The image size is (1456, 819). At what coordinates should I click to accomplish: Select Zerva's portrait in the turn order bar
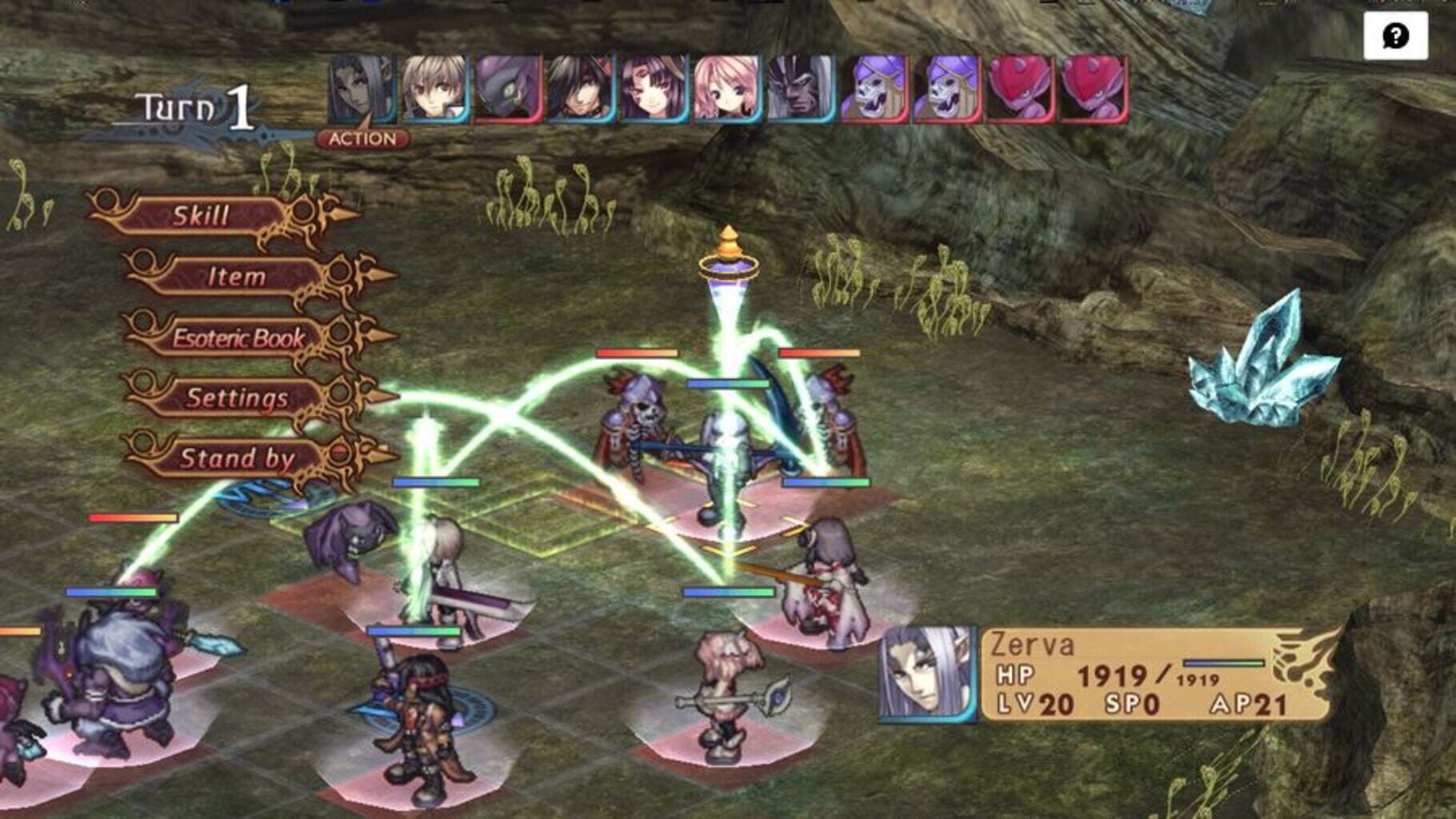click(360, 88)
